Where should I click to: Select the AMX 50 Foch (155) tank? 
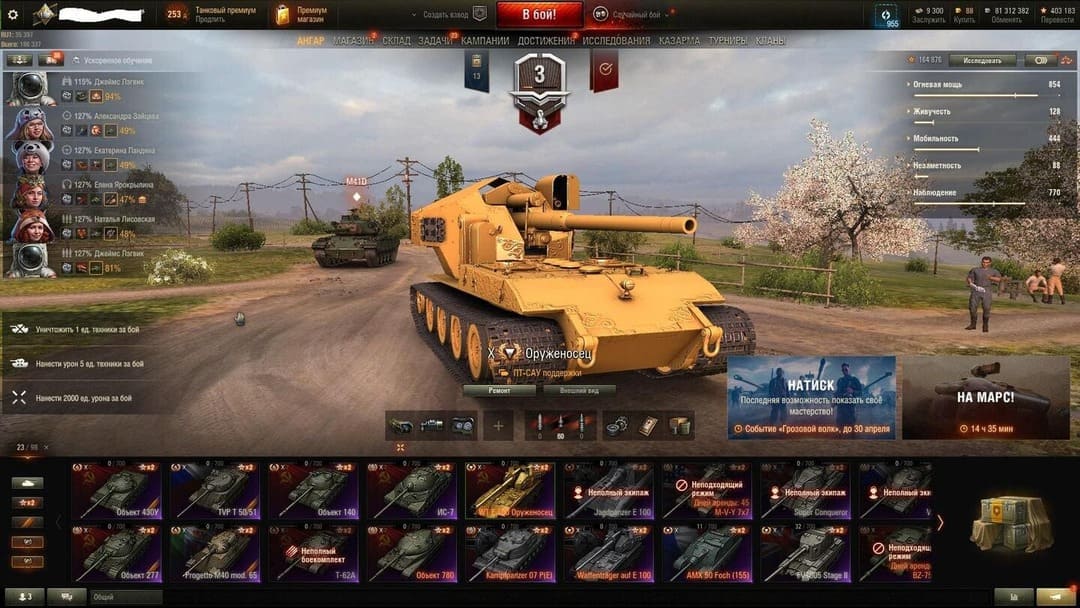[706, 553]
